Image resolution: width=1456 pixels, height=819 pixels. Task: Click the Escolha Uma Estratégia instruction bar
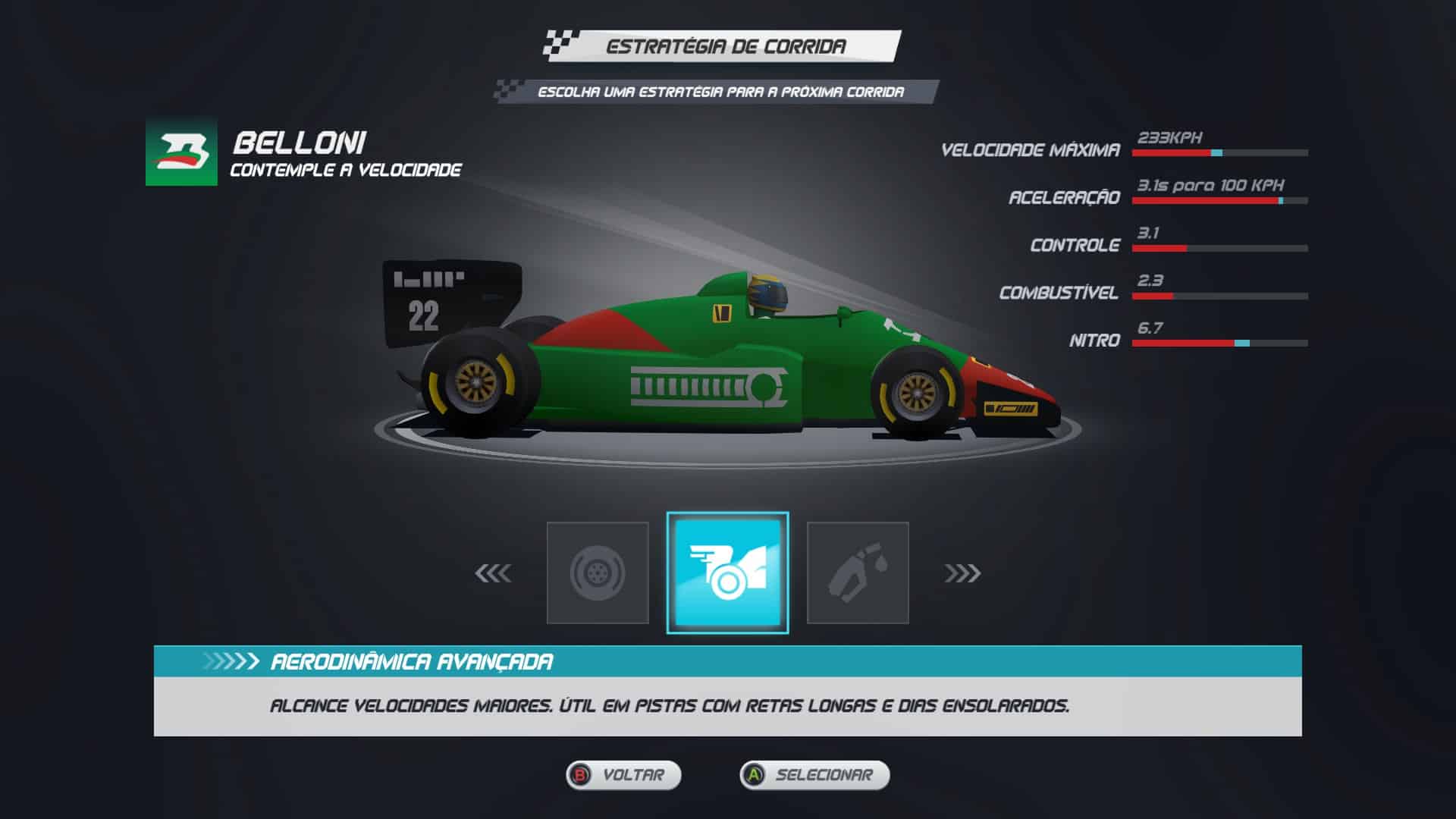[719, 90]
